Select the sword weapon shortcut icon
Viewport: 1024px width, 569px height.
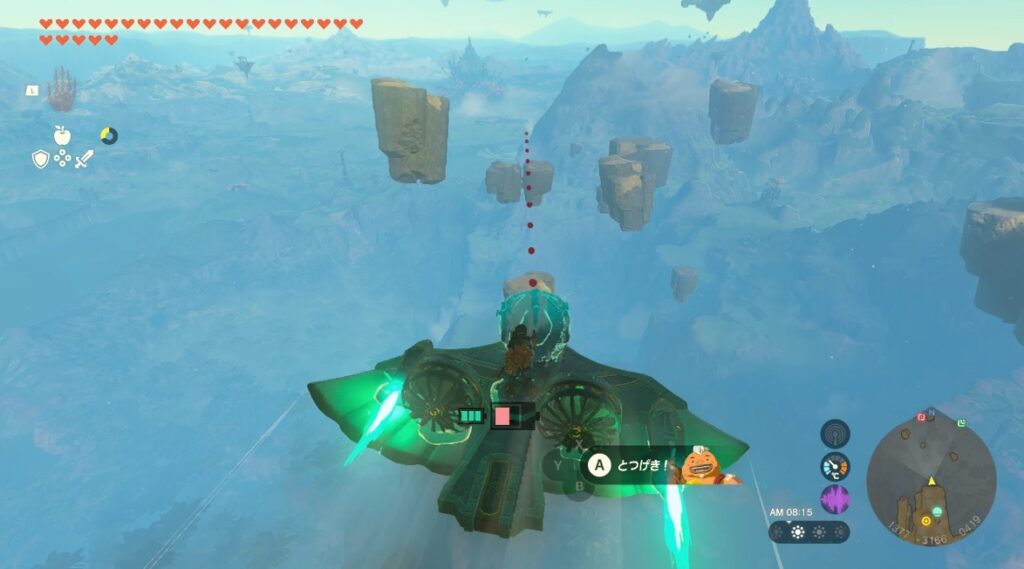pyautogui.click(x=84, y=158)
